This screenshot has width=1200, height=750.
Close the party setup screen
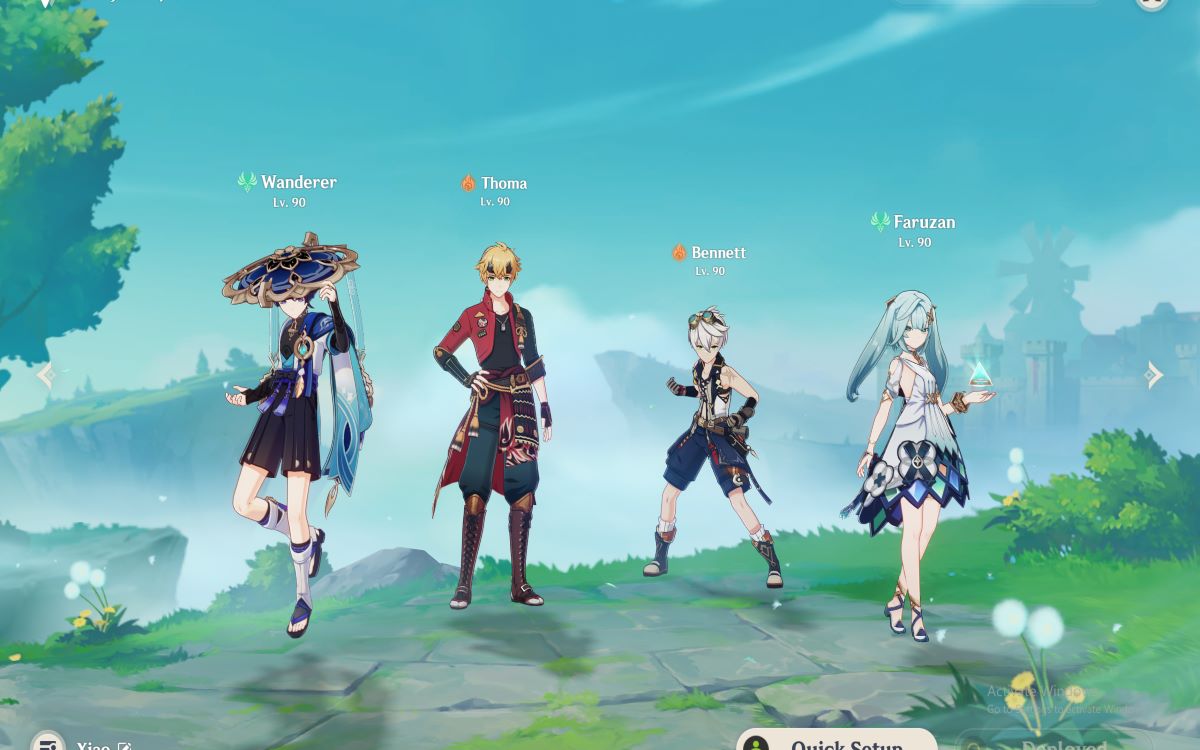pyautogui.click(x=1152, y=3)
